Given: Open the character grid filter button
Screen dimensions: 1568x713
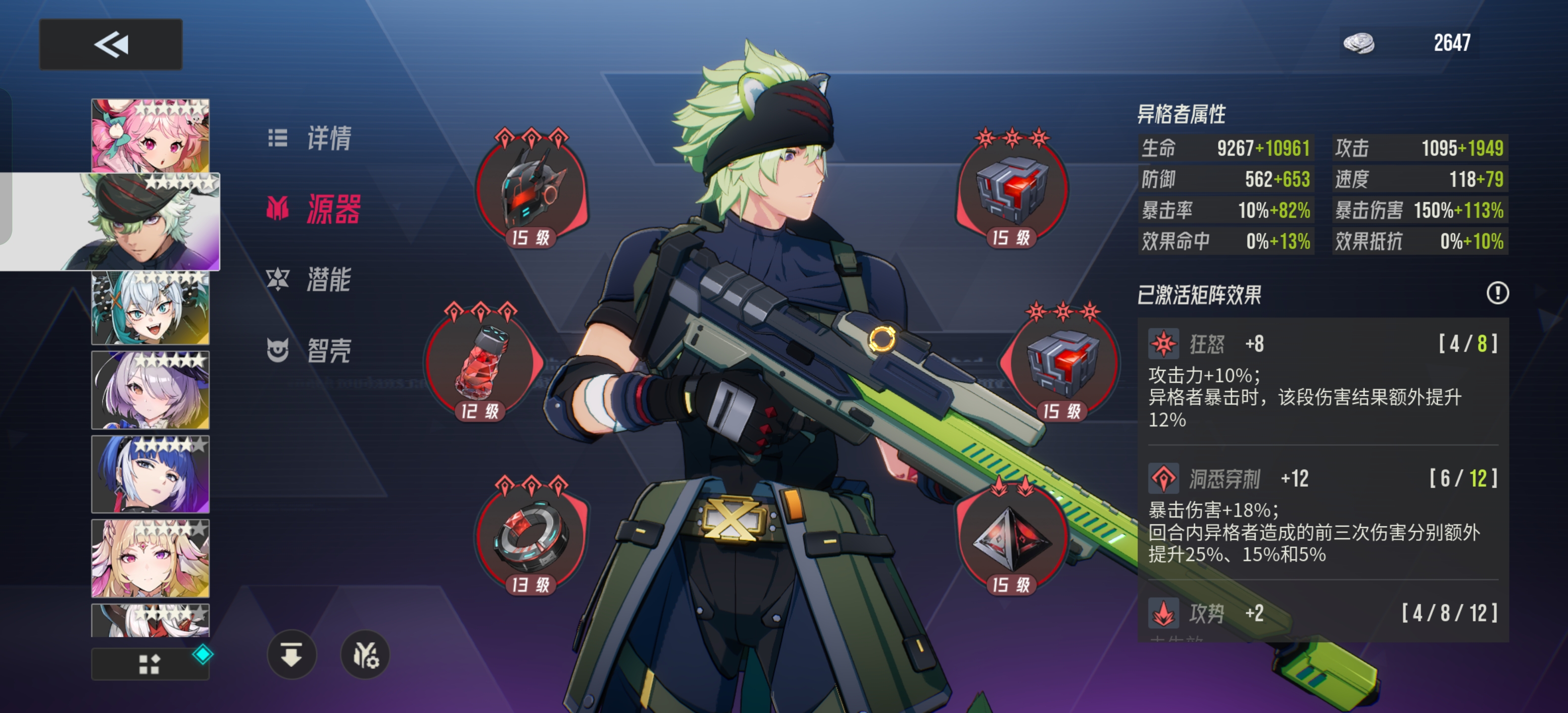Looking at the screenshot, I should [150, 663].
